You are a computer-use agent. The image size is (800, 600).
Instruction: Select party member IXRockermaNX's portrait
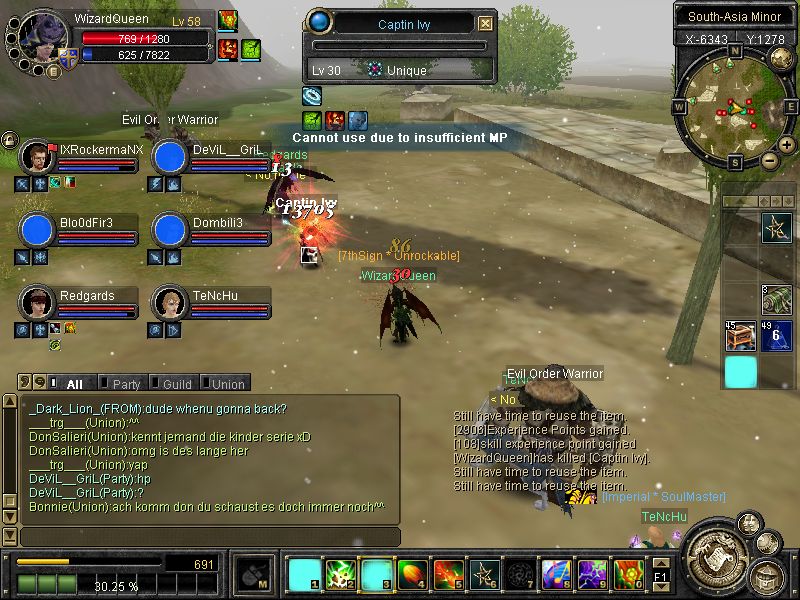click(x=37, y=156)
